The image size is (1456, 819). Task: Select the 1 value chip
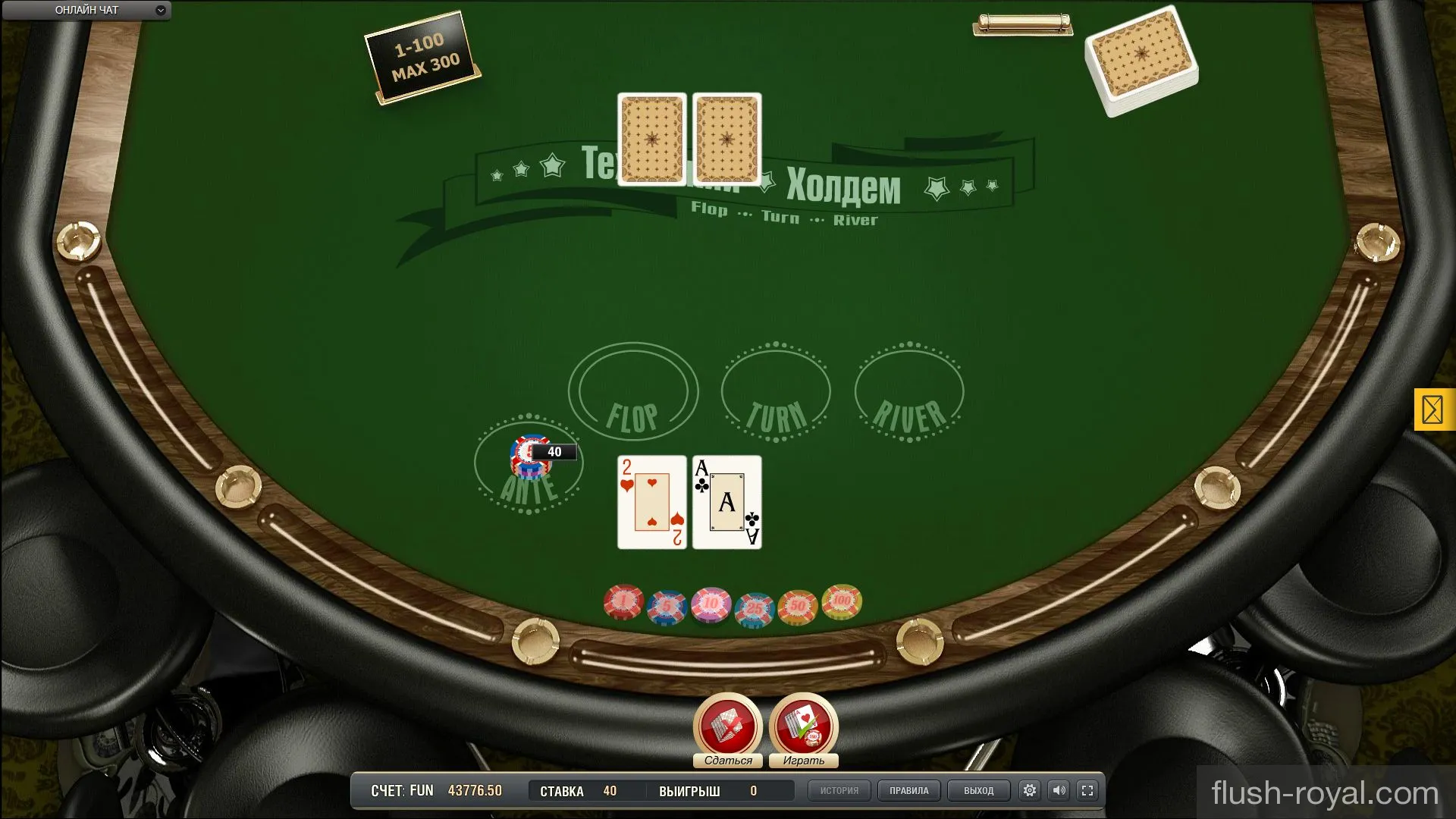point(623,602)
